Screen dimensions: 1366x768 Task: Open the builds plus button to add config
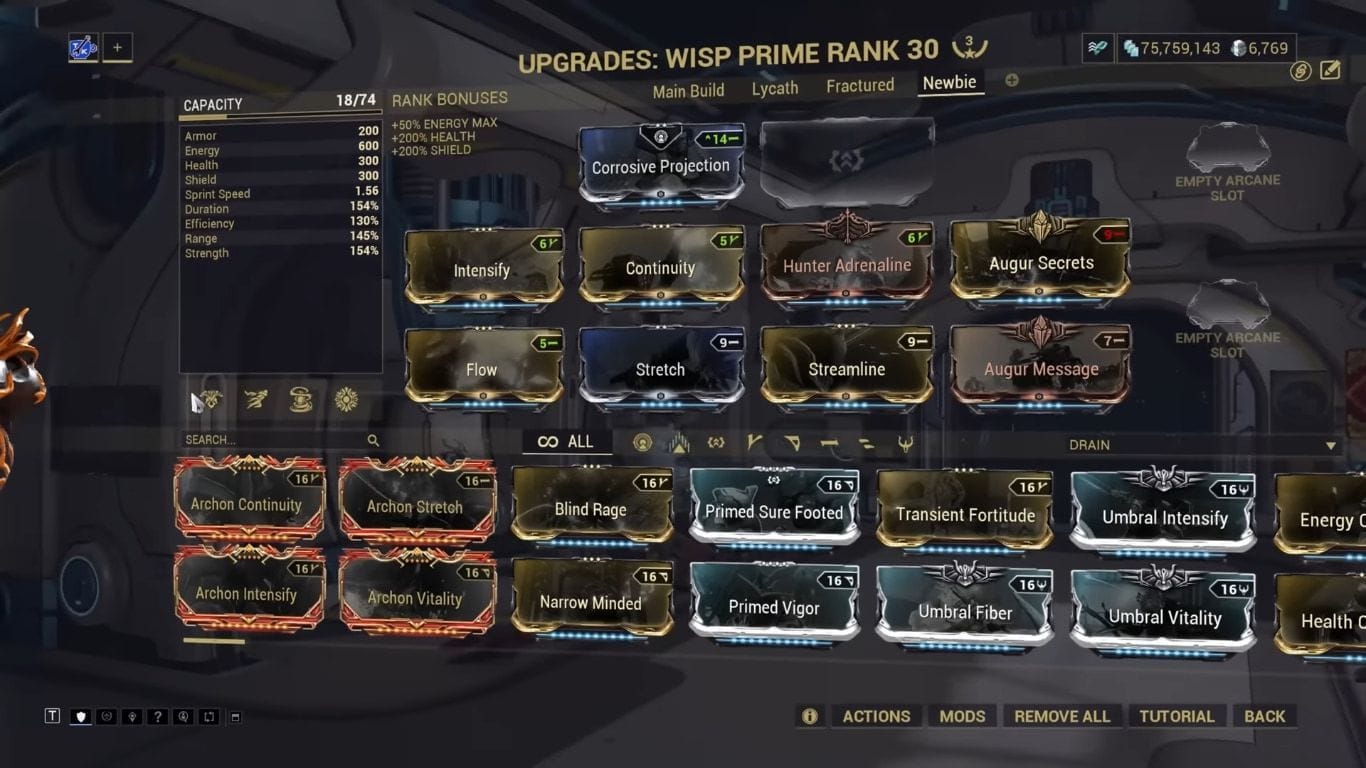(x=1011, y=81)
